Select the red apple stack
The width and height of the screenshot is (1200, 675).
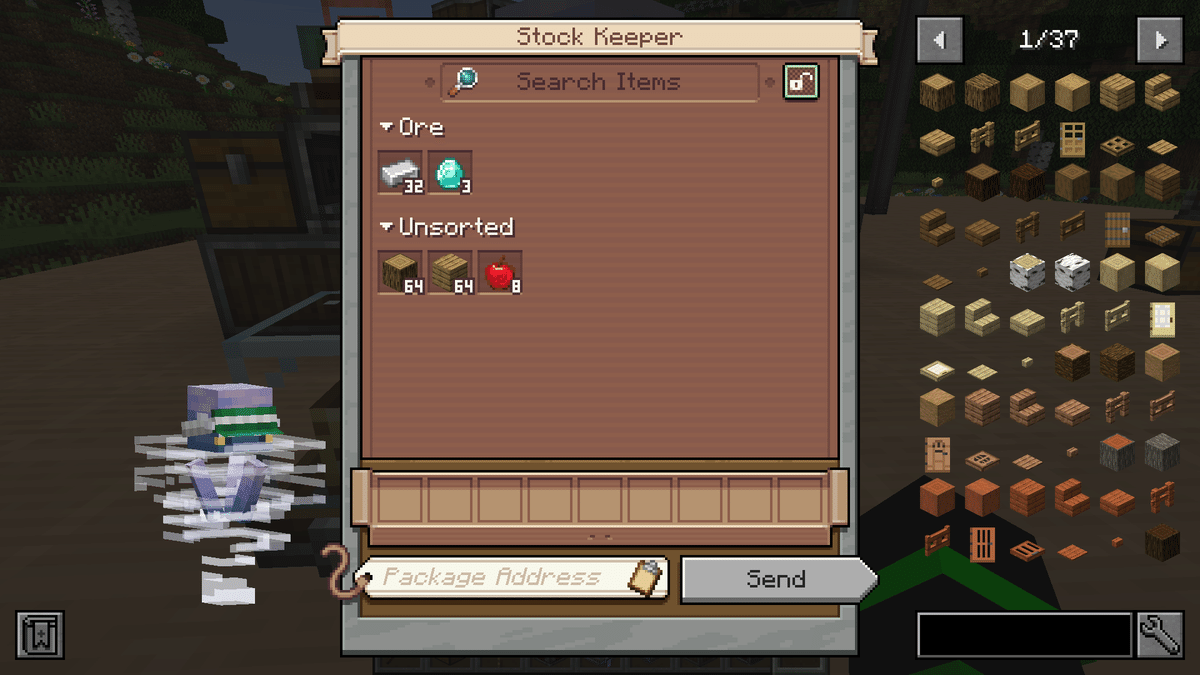500,272
